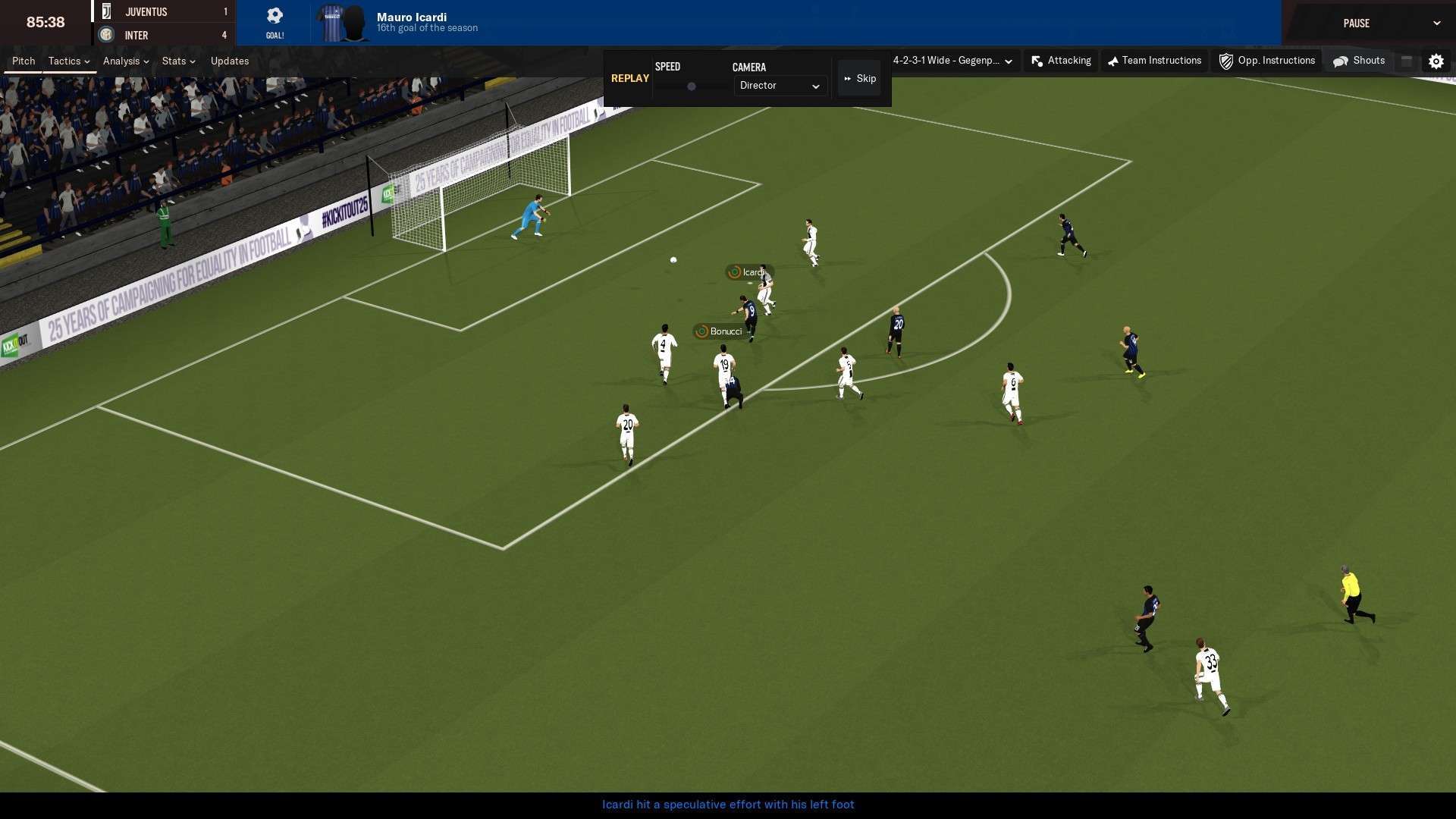Select the Bonucci player label

tap(719, 331)
